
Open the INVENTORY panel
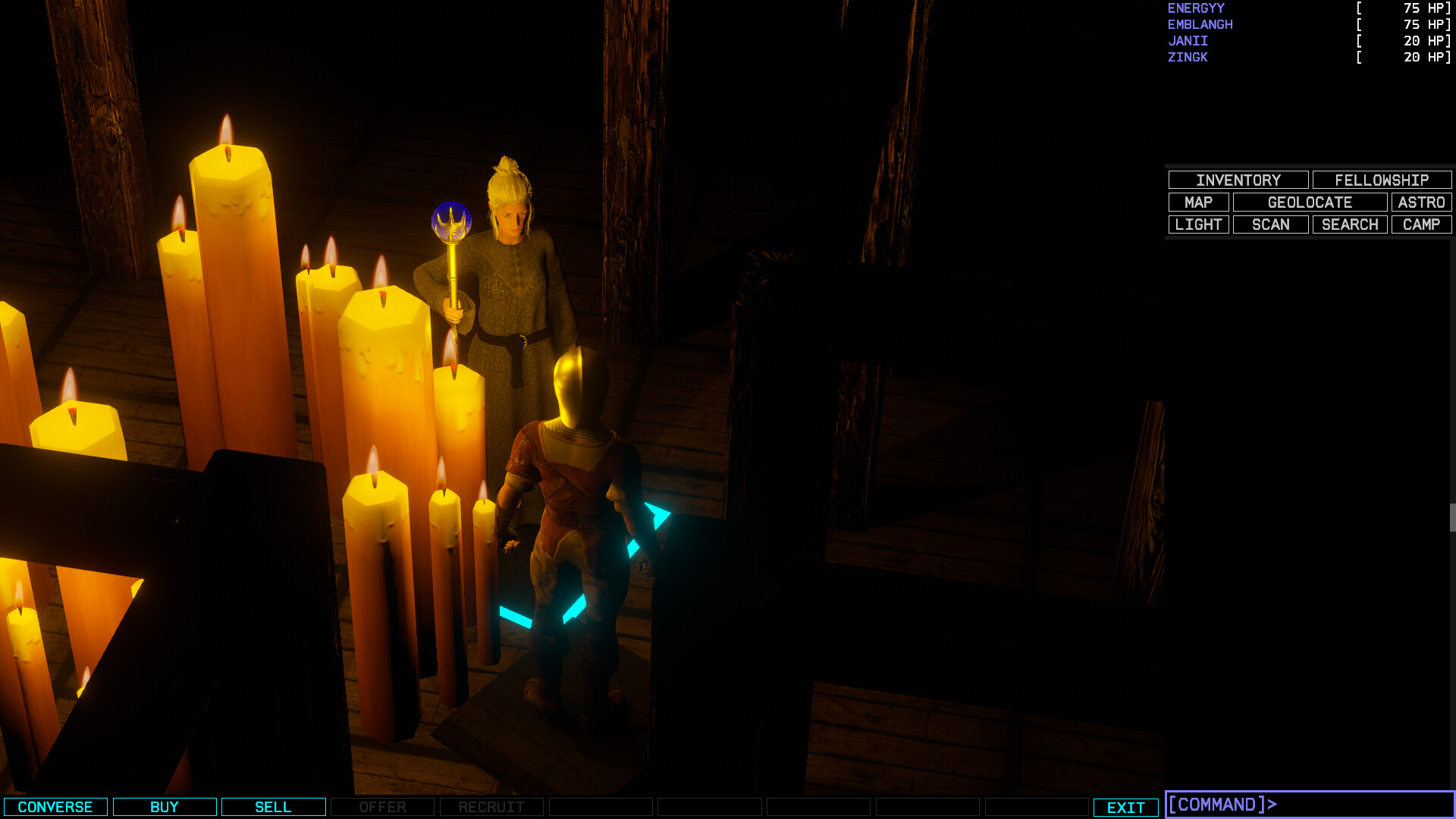coord(1238,180)
